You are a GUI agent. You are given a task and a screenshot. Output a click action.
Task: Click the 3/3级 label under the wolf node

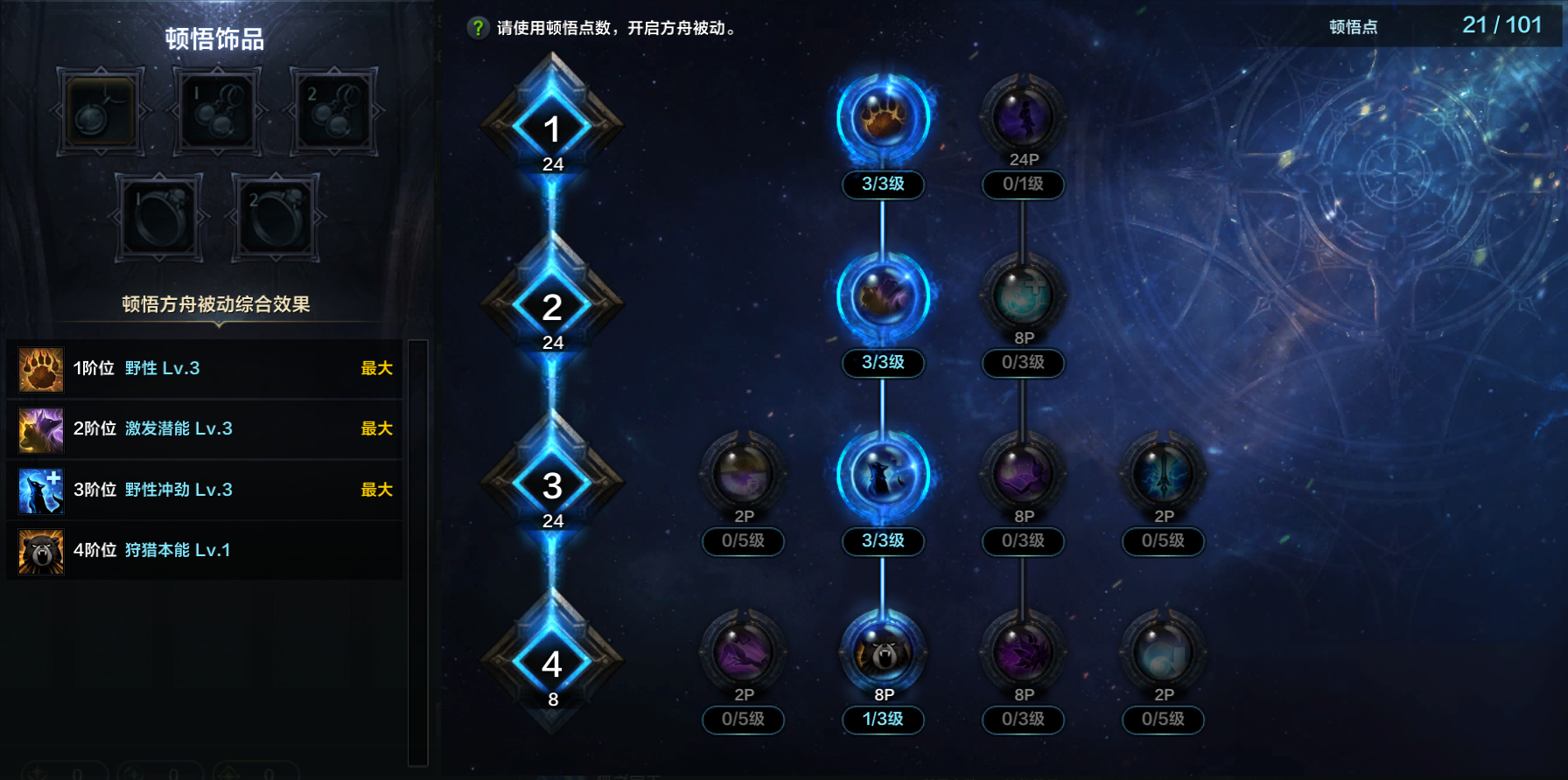(x=882, y=541)
